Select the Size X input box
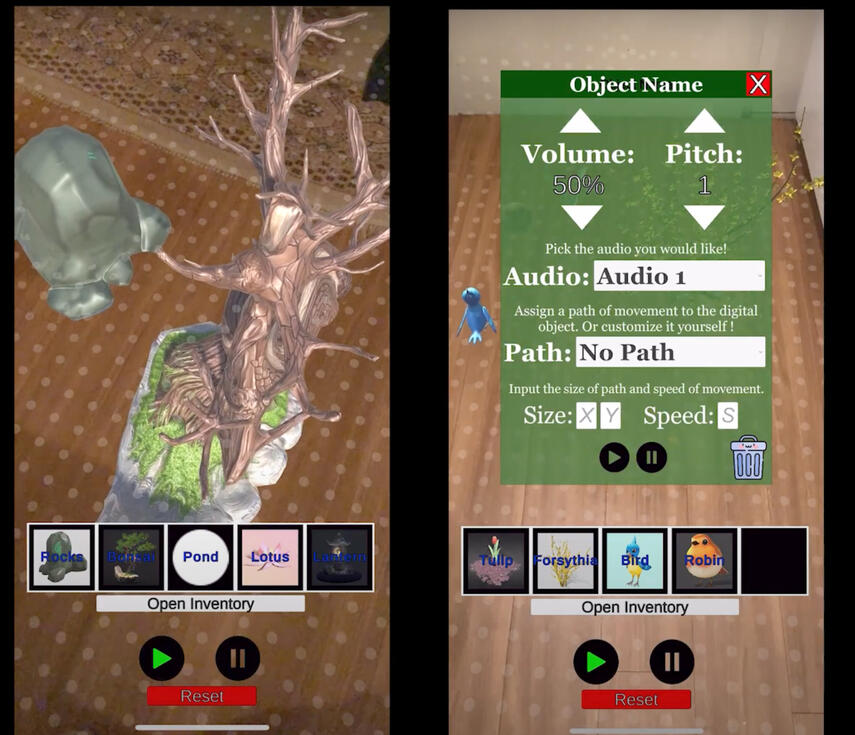 (586, 416)
